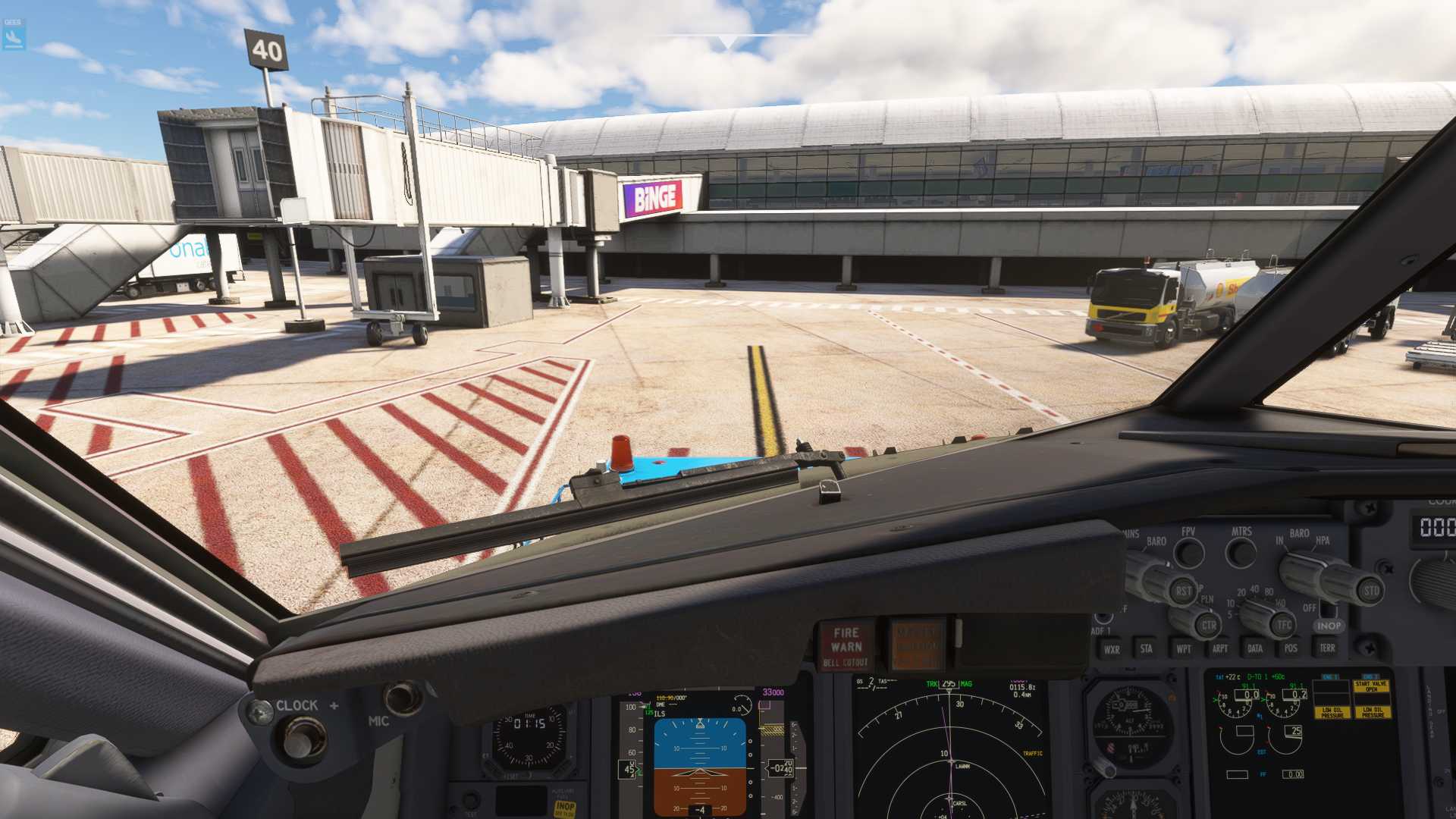Toggle the FPV flight path vector
The image size is (1456, 819).
coord(1188,553)
